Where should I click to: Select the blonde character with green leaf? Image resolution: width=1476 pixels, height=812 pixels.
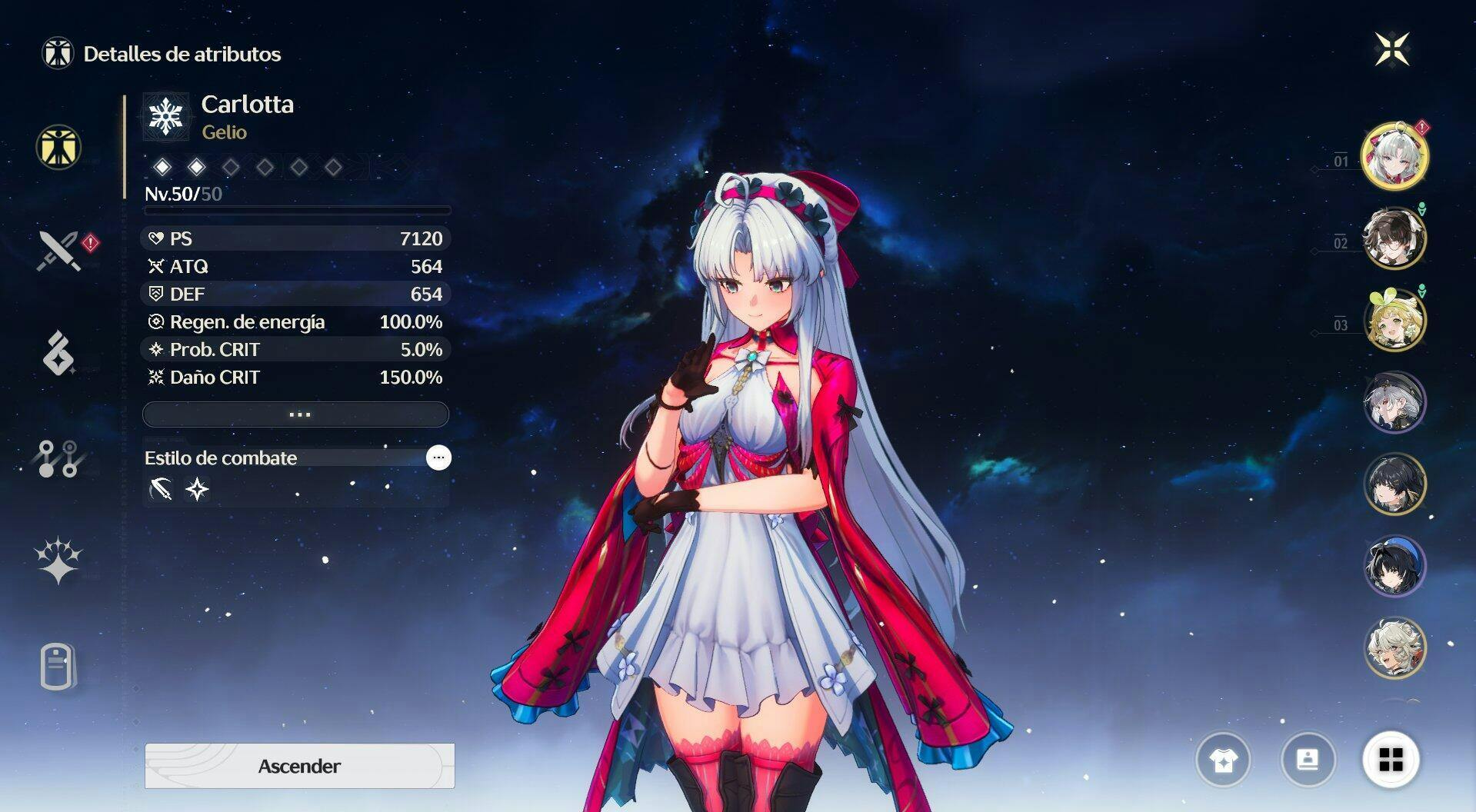(1394, 320)
